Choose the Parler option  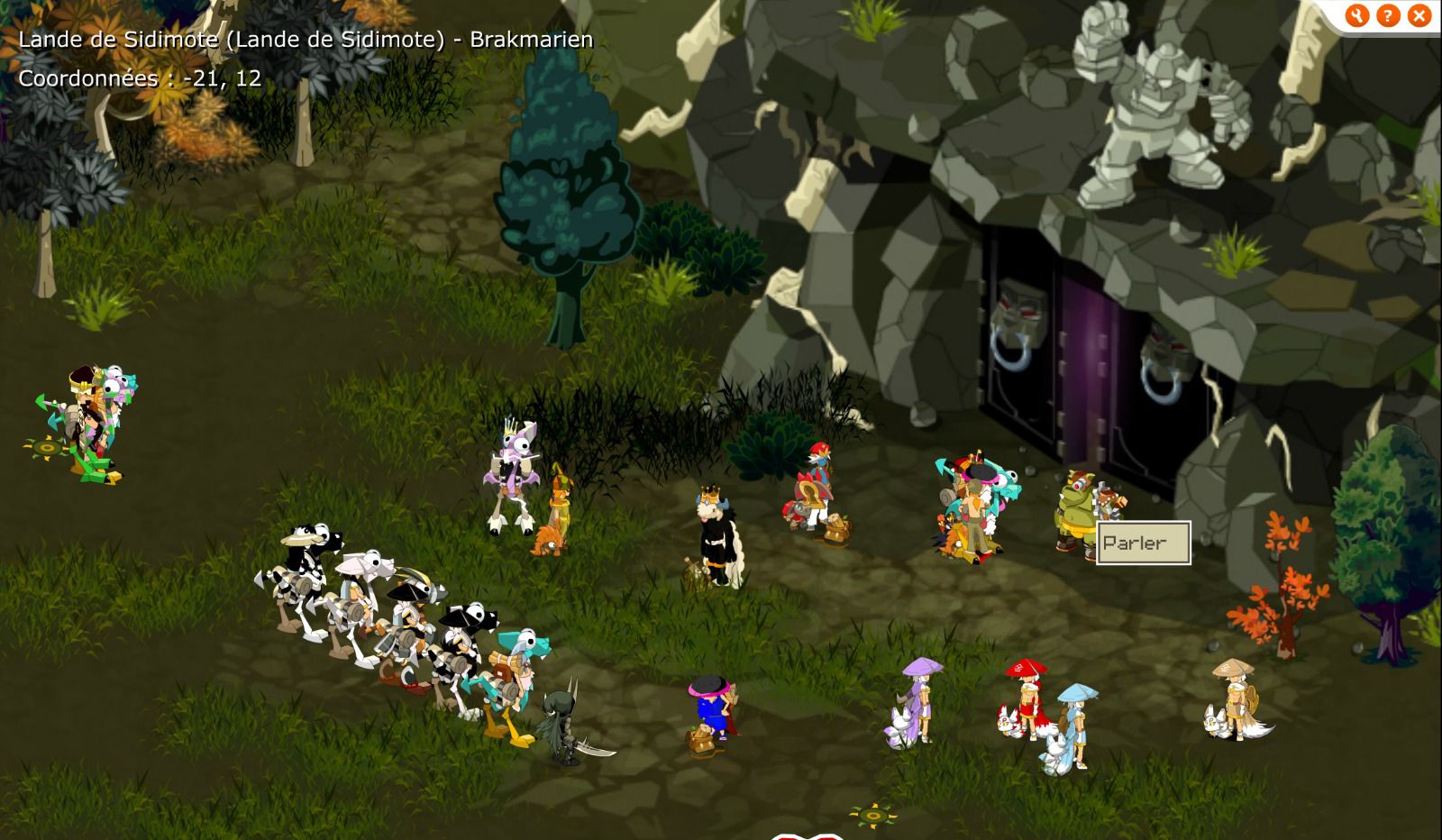click(x=1143, y=543)
